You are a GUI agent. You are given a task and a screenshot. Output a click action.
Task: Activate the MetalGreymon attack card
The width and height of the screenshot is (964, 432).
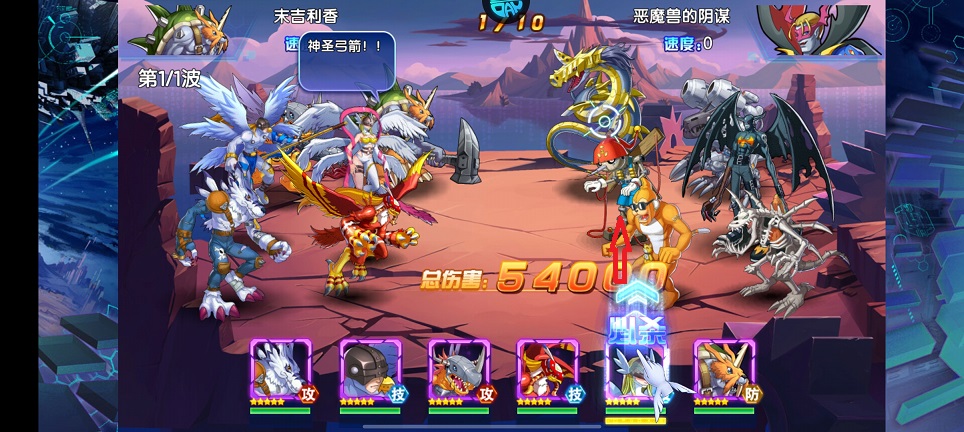458,373
